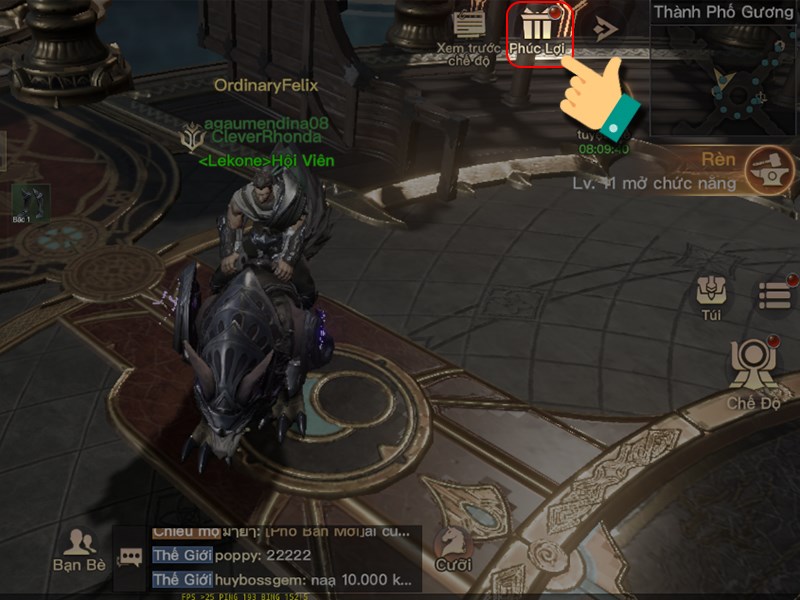Open the Túi bag inventory
The image size is (800, 600).
(712, 296)
